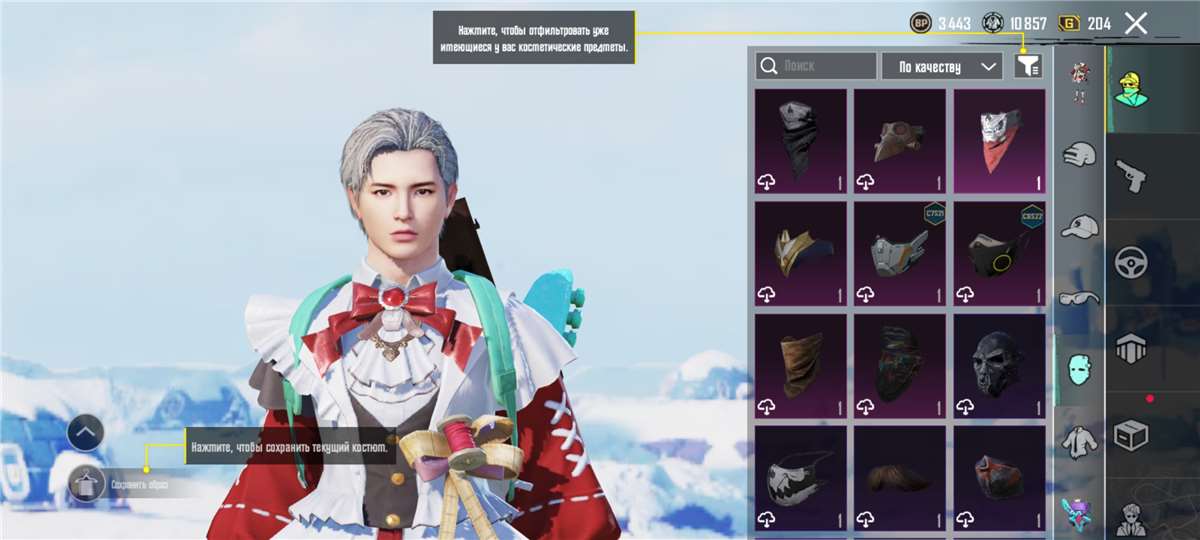Switch to the gloves category
1200x540 pixels.
pos(1079,155)
